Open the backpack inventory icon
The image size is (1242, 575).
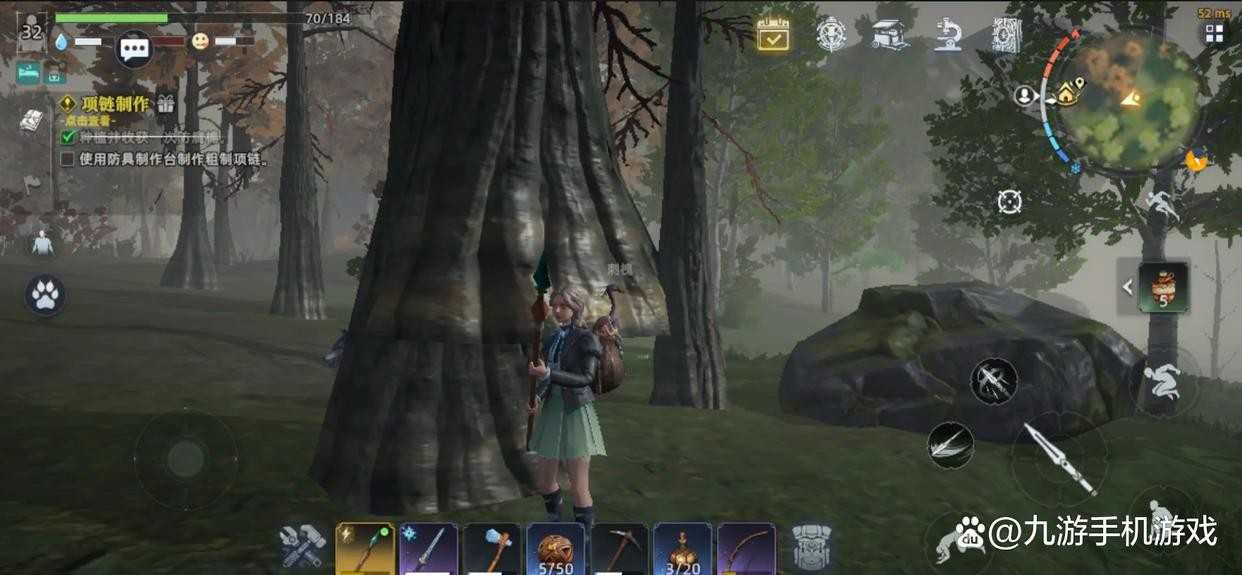(811, 548)
